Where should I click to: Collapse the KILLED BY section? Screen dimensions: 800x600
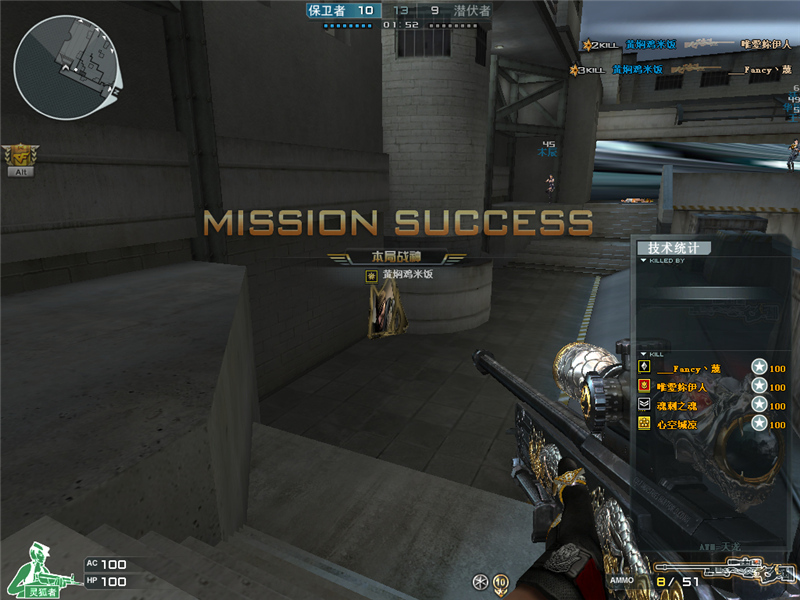coord(644,260)
